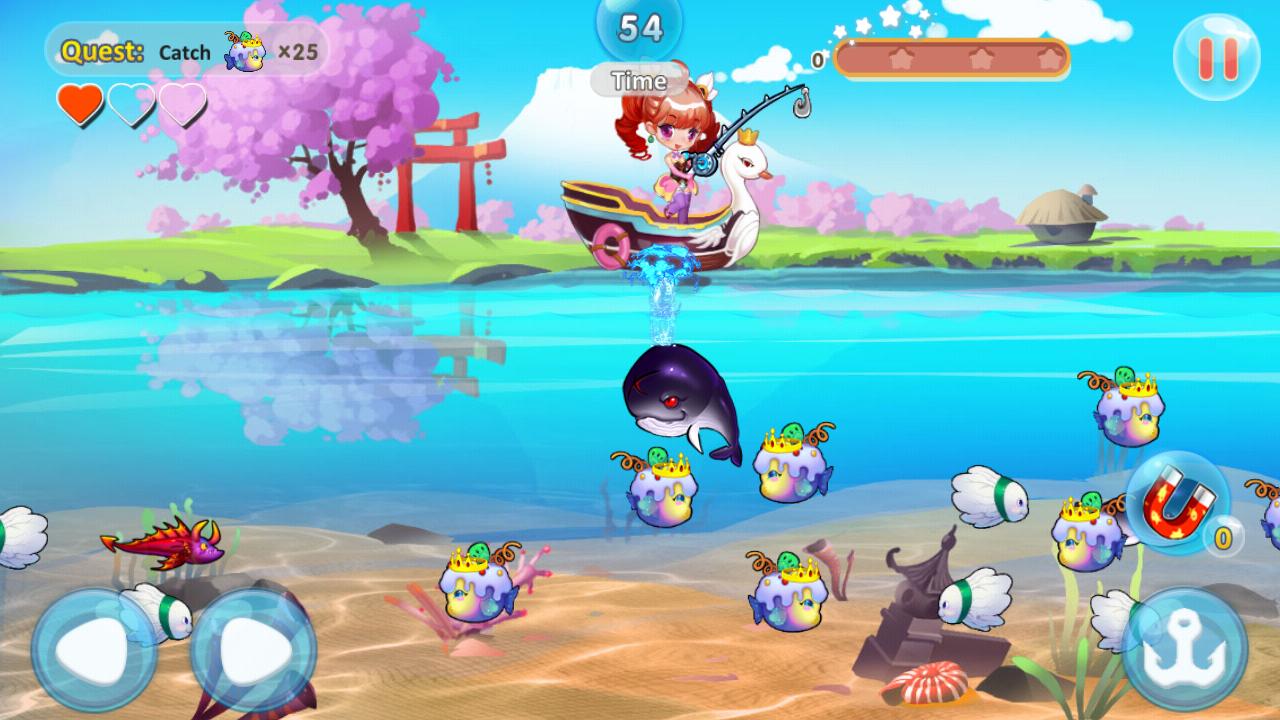The width and height of the screenshot is (1280, 720).
Task: Click the crowned quest fish icon in the banner
Action: click(246, 52)
